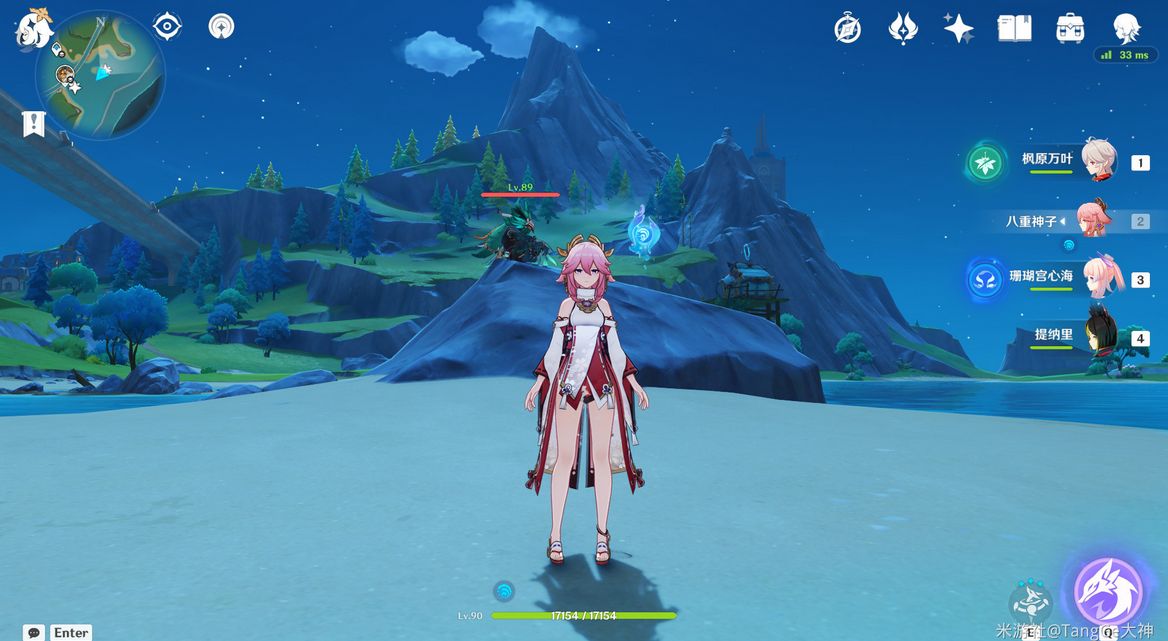
Task: Open the chat speech bubble icon
Action: [34, 632]
